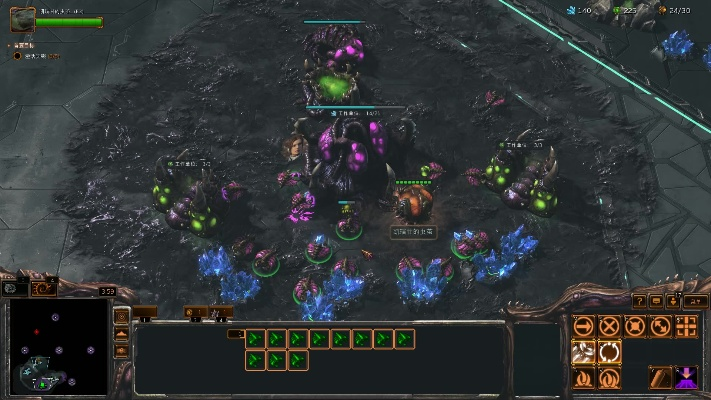Click the Attack crosshair command icon
Viewport: 711px width, 400px height.
(x=686, y=326)
